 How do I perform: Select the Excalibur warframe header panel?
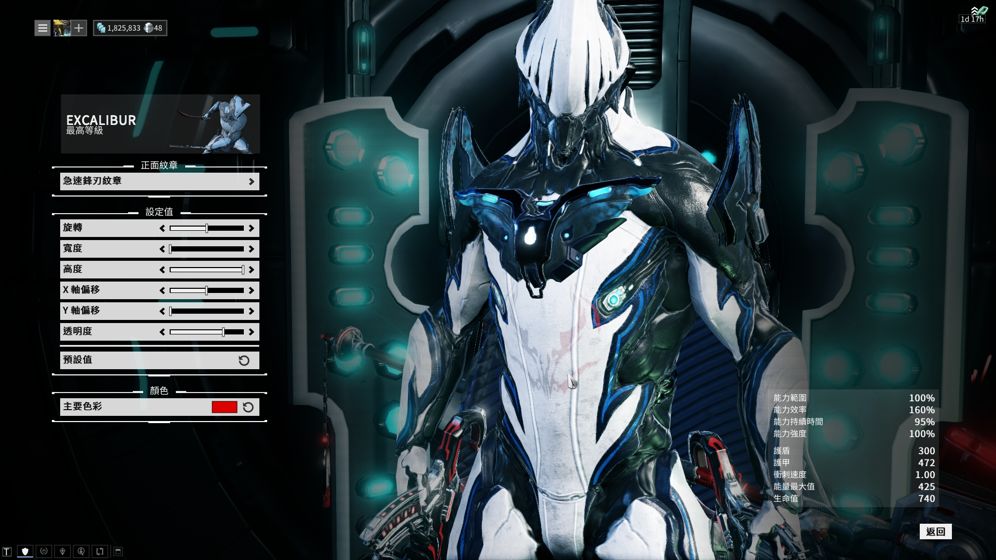point(160,123)
